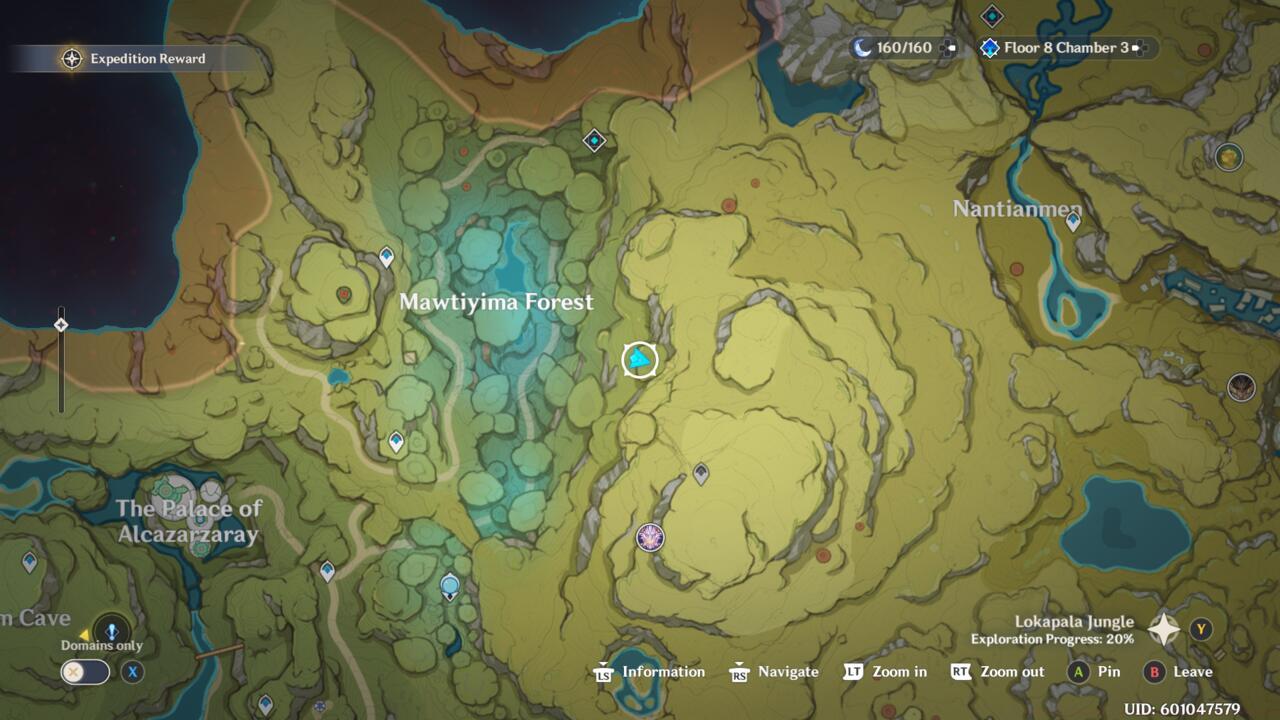Select the purple domain icon southeast of Mawtiyima Forest
This screenshot has height=720, width=1280.
pos(648,538)
